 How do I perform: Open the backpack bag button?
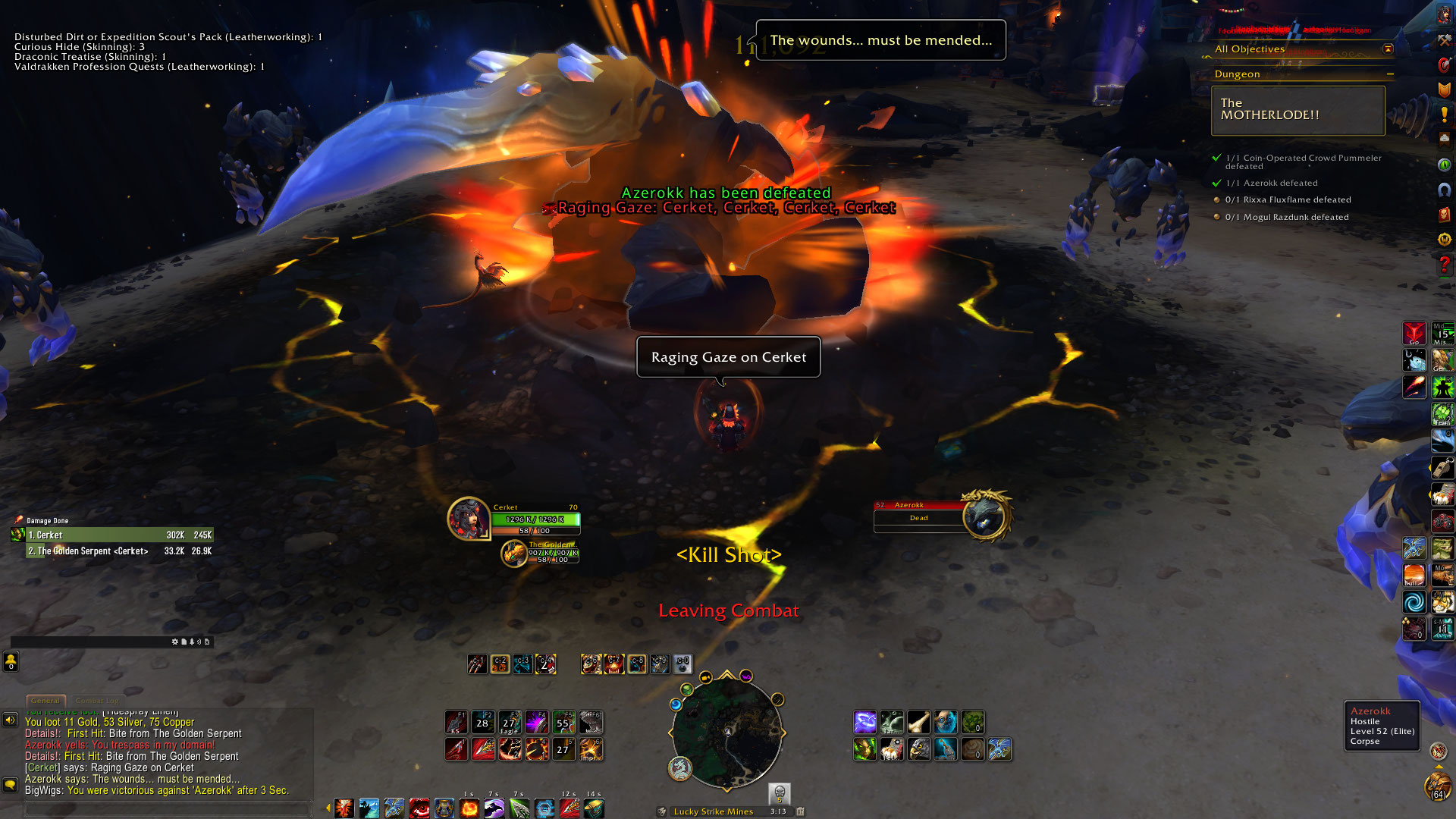pos(1437,786)
